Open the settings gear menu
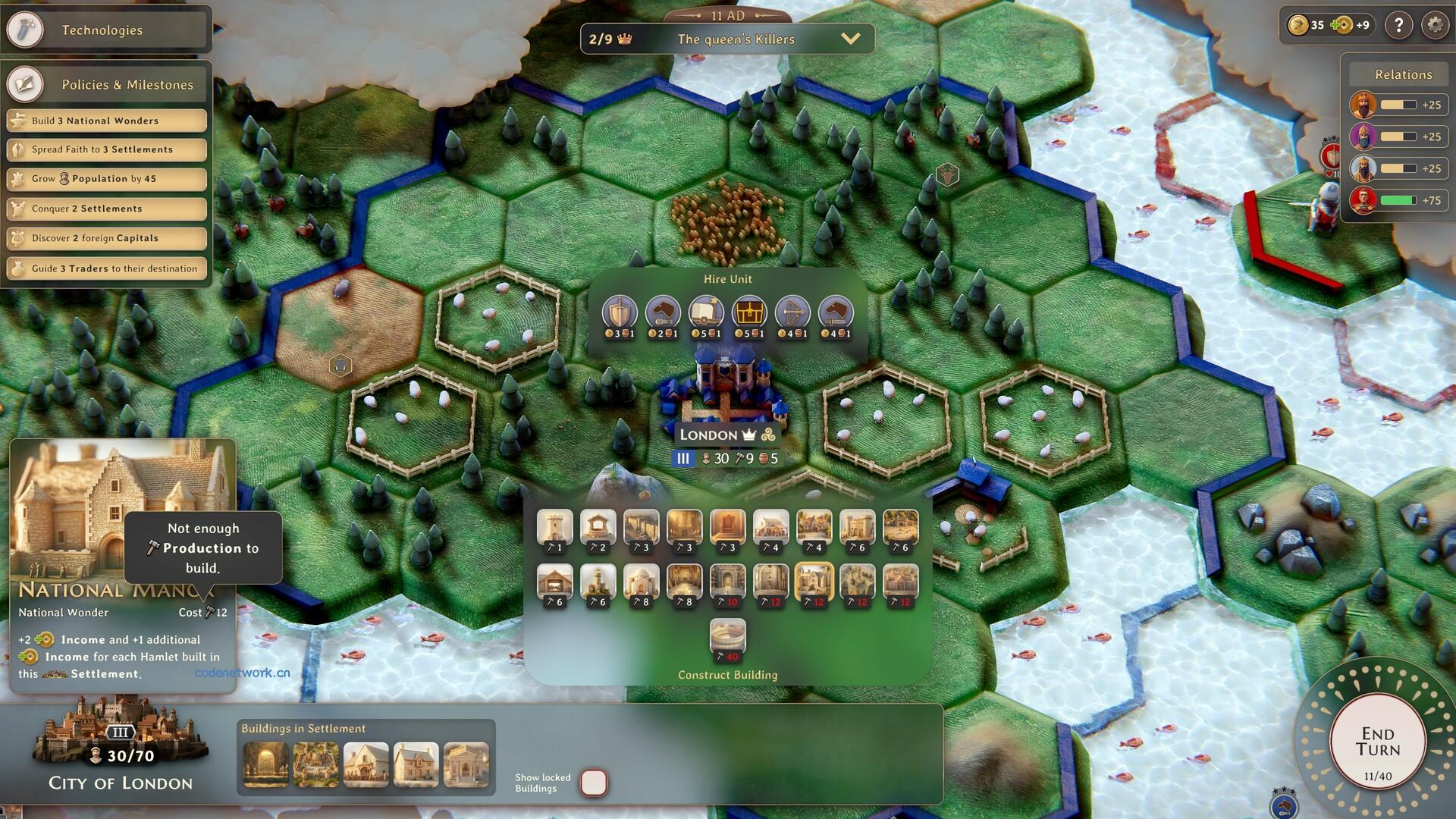The image size is (1456, 819). coord(1433,25)
